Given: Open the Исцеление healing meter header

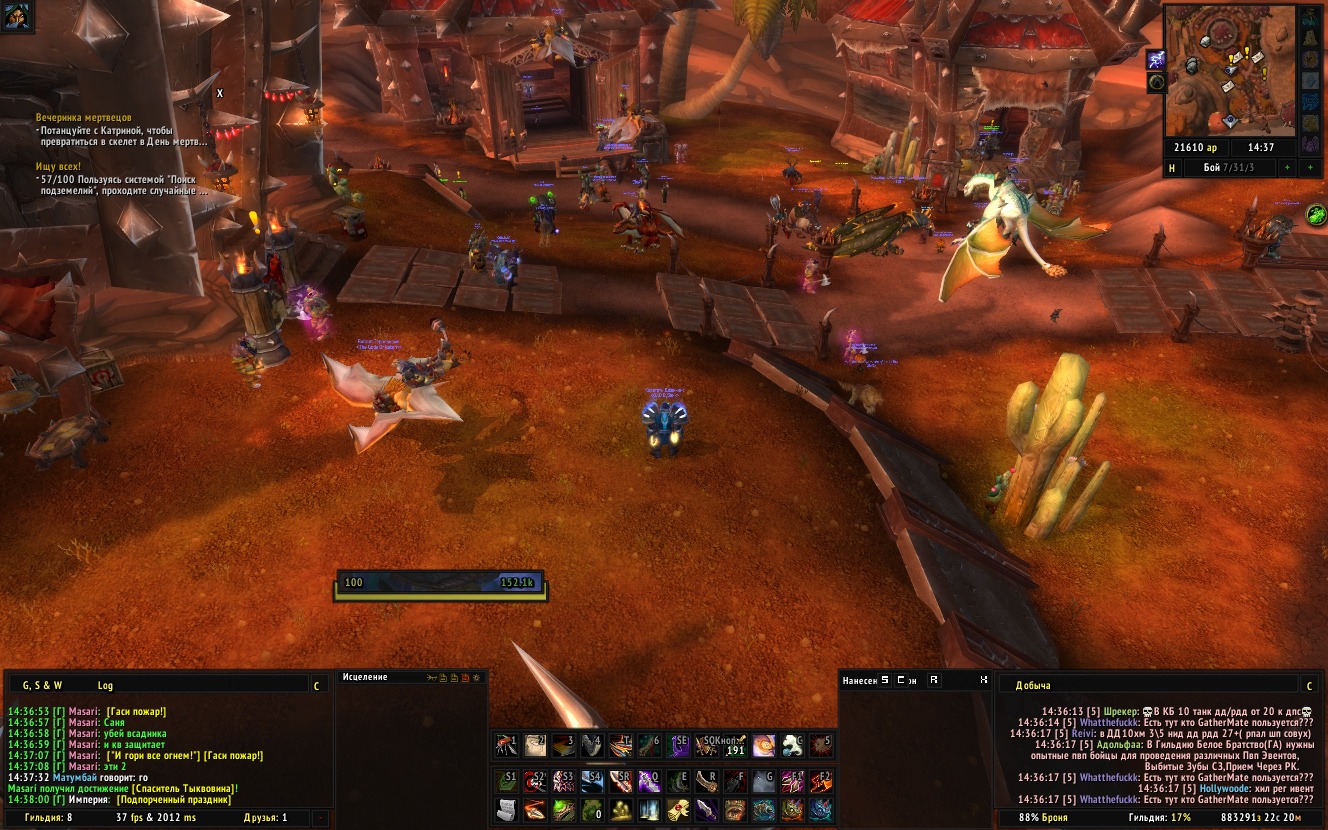Looking at the screenshot, I should [366, 677].
